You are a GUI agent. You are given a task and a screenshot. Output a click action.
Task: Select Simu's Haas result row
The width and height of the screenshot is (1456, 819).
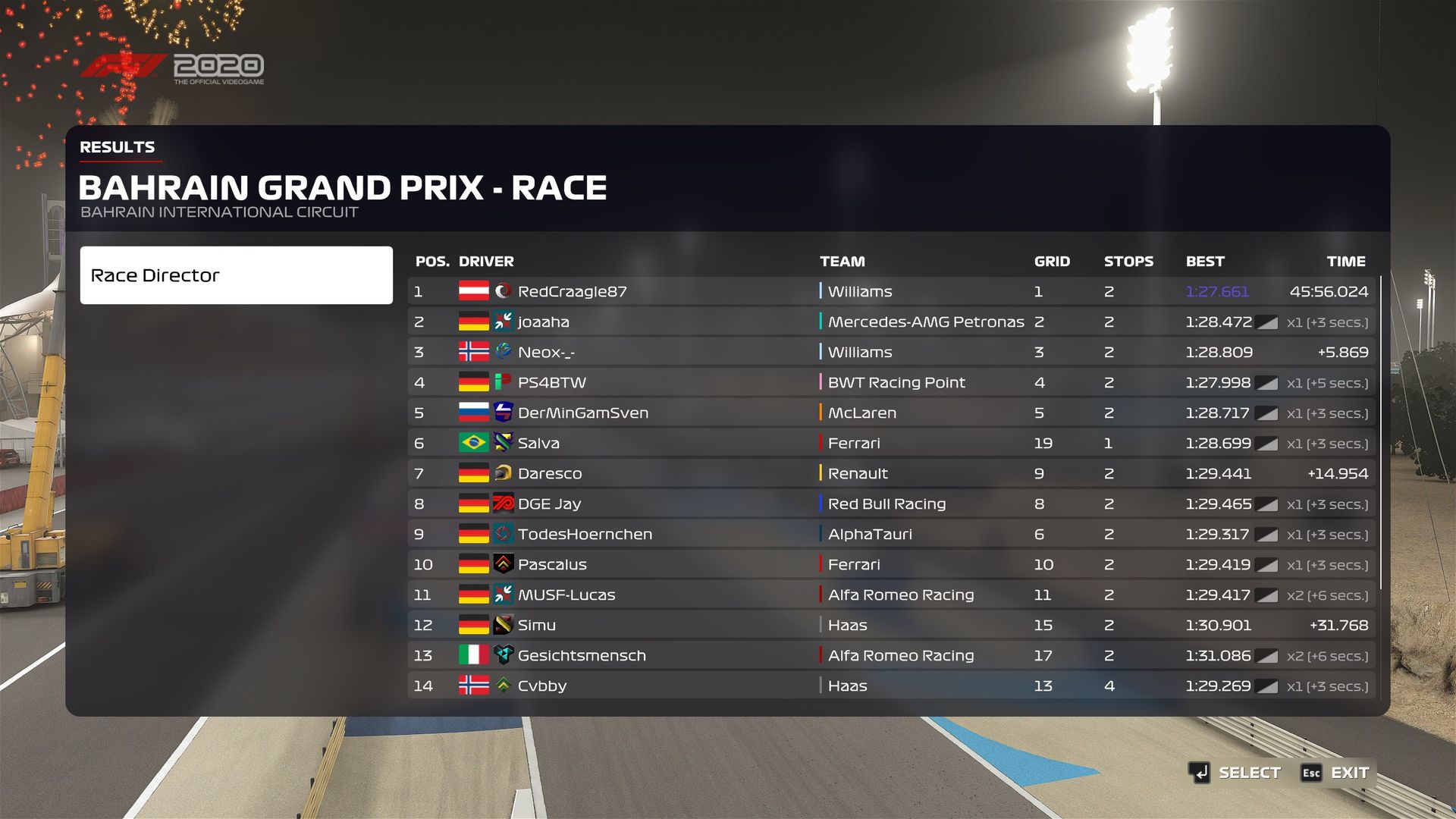tap(891, 625)
